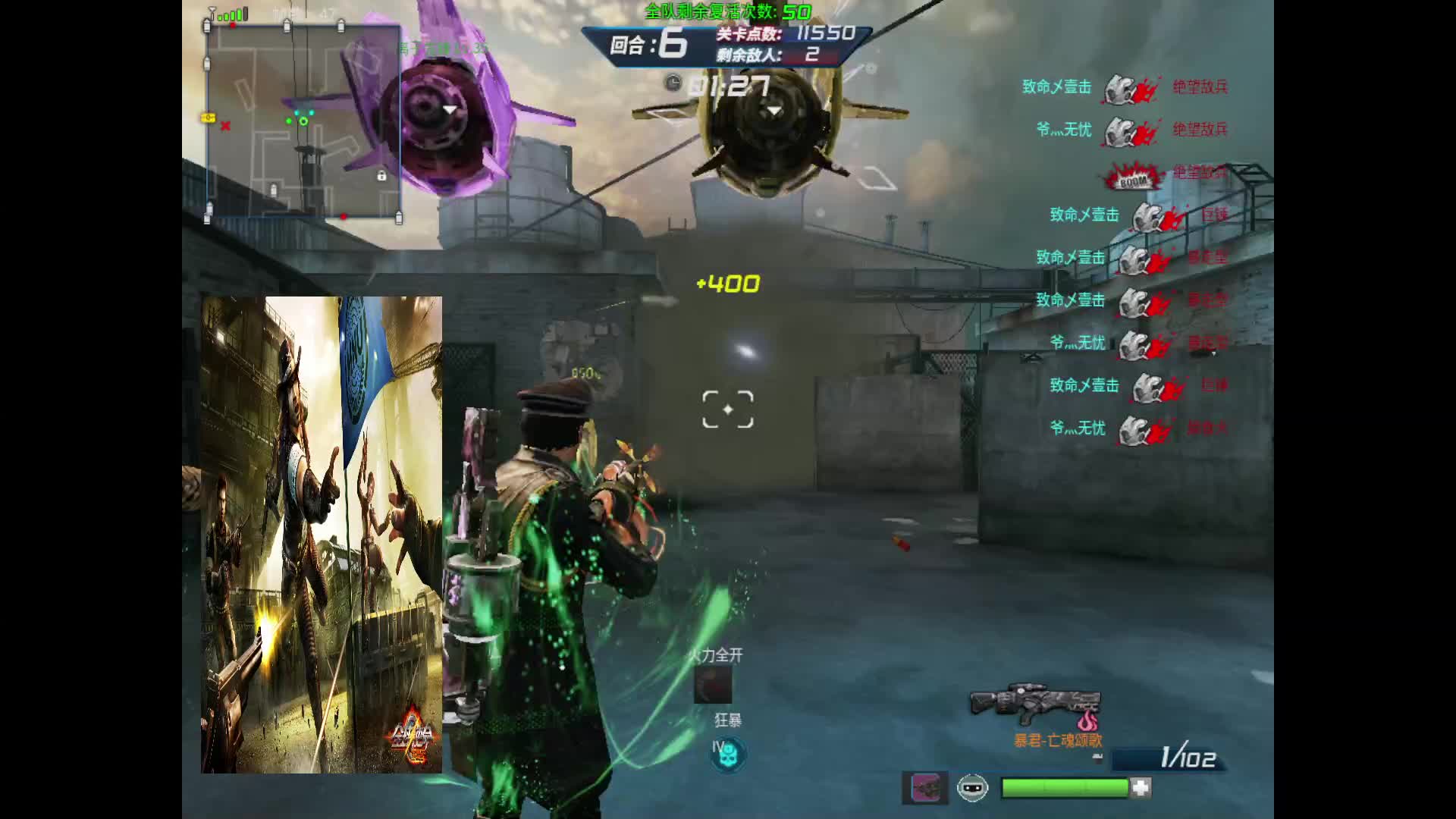Click the round mask helmet icon
The height and width of the screenshot is (819, 1456).
coord(972,788)
